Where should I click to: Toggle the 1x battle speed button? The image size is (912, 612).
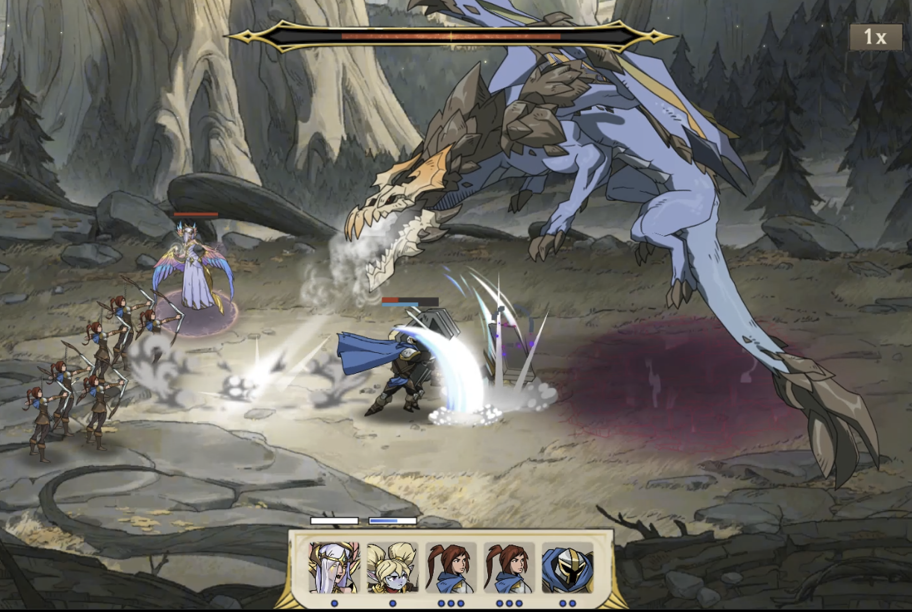coord(874,37)
